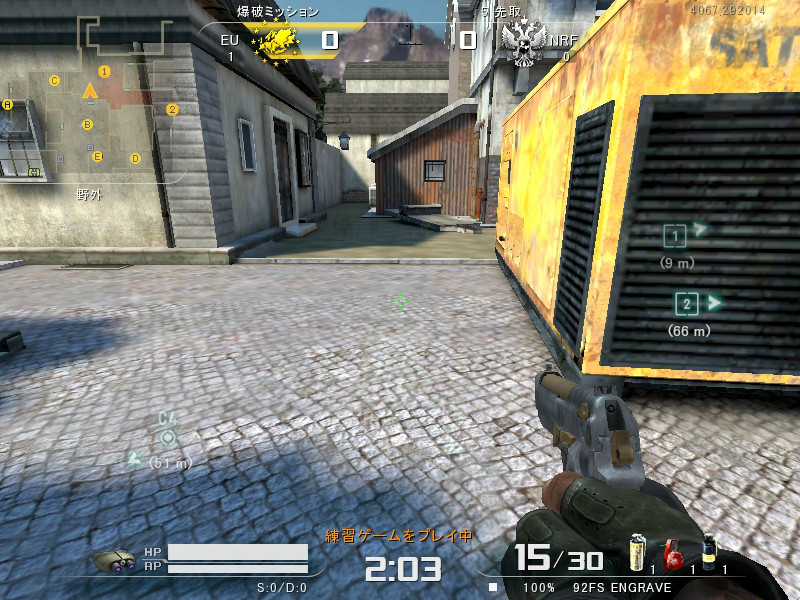The width and height of the screenshot is (800, 600).
Task: Click the EU team yellow emblem
Action: pos(277,42)
